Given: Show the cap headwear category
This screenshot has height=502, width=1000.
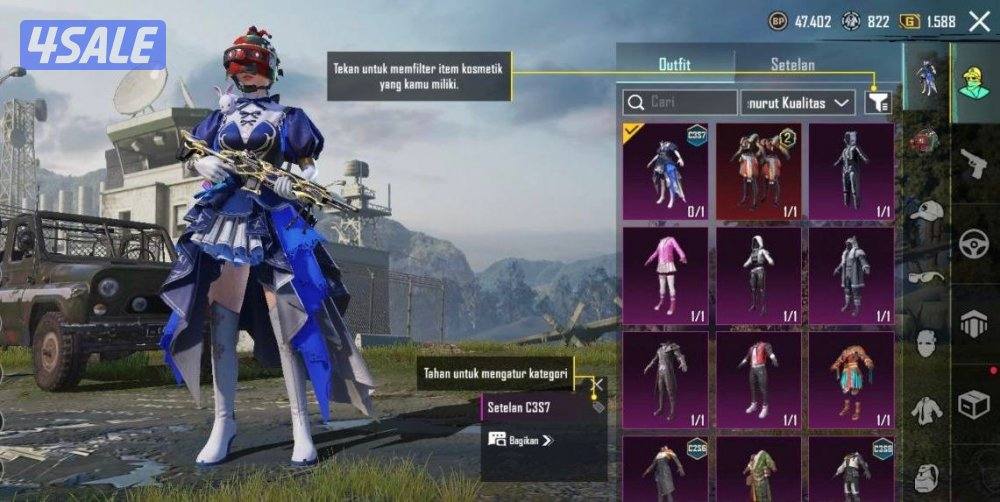Looking at the screenshot, I should pos(927,211).
